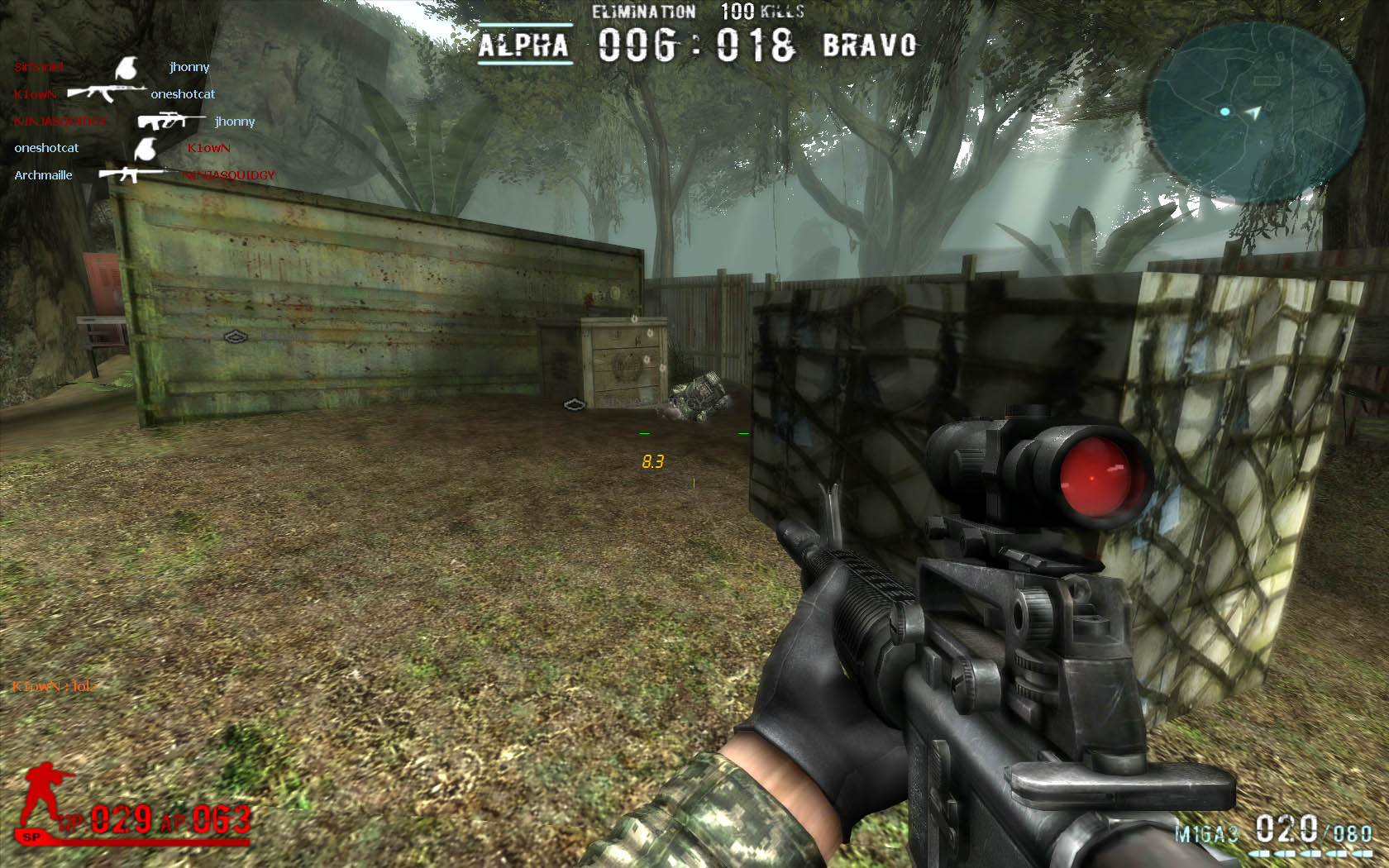Select the AK-47 icon in the killfeed
This screenshot has height=868, width=1389.
108,93
